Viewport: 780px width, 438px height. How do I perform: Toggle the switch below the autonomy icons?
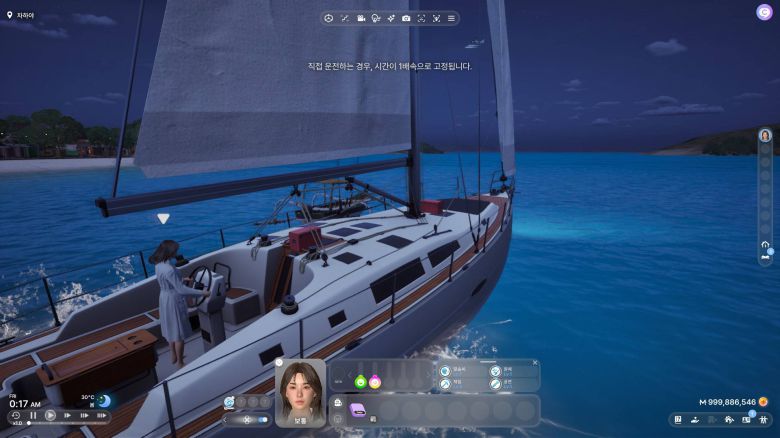[262, 419]
